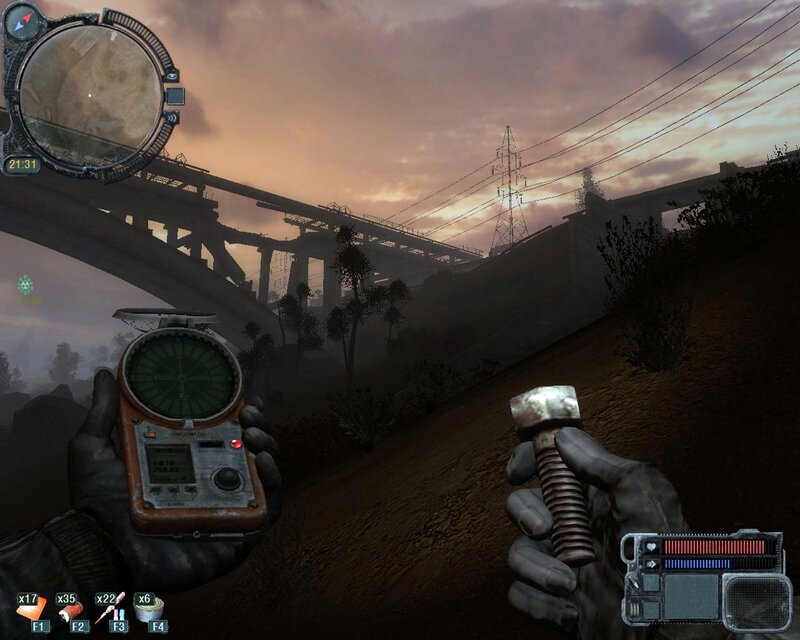Select the compass indicator above the minimap
Viewport: 800px width, 640px height.
click(21, 19)
